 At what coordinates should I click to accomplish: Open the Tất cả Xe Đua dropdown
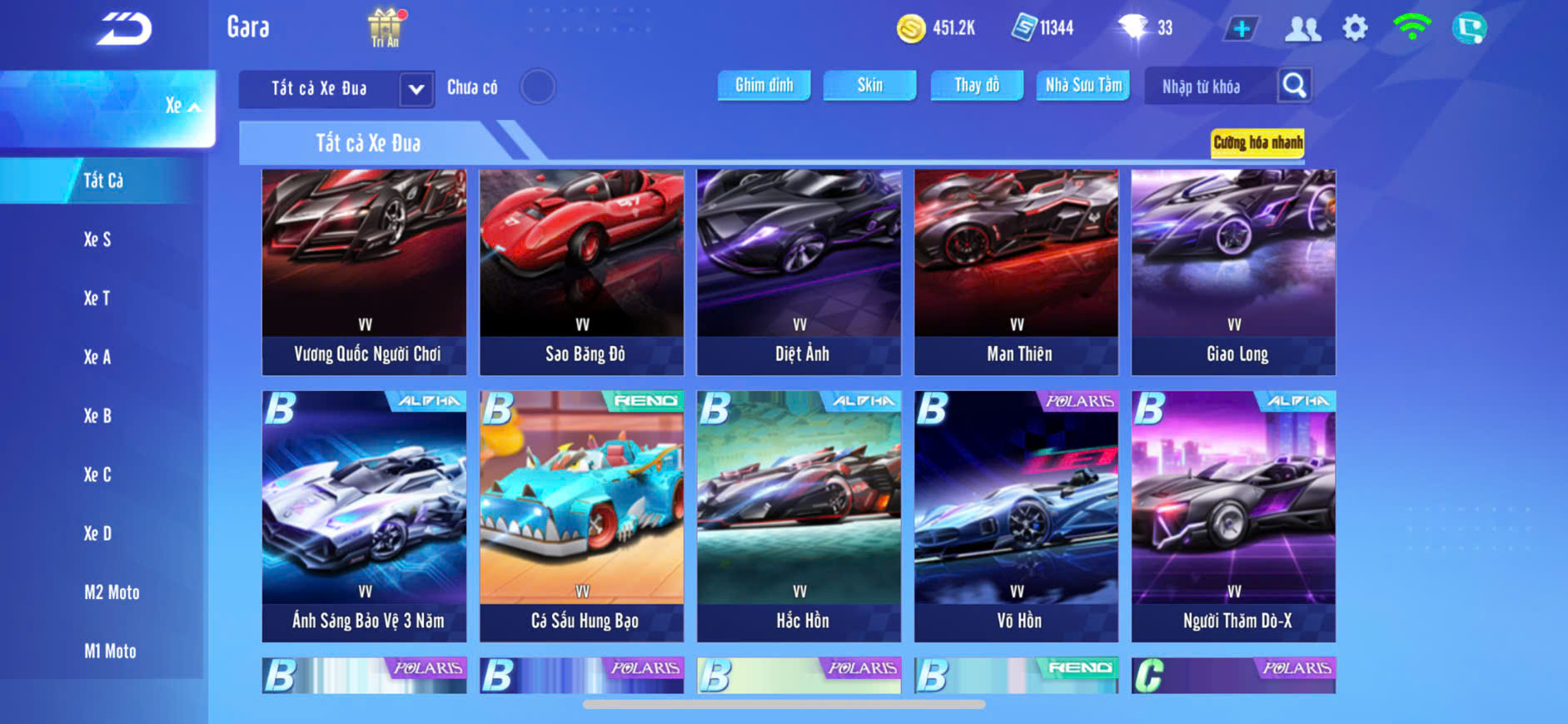tap(416, 89)
